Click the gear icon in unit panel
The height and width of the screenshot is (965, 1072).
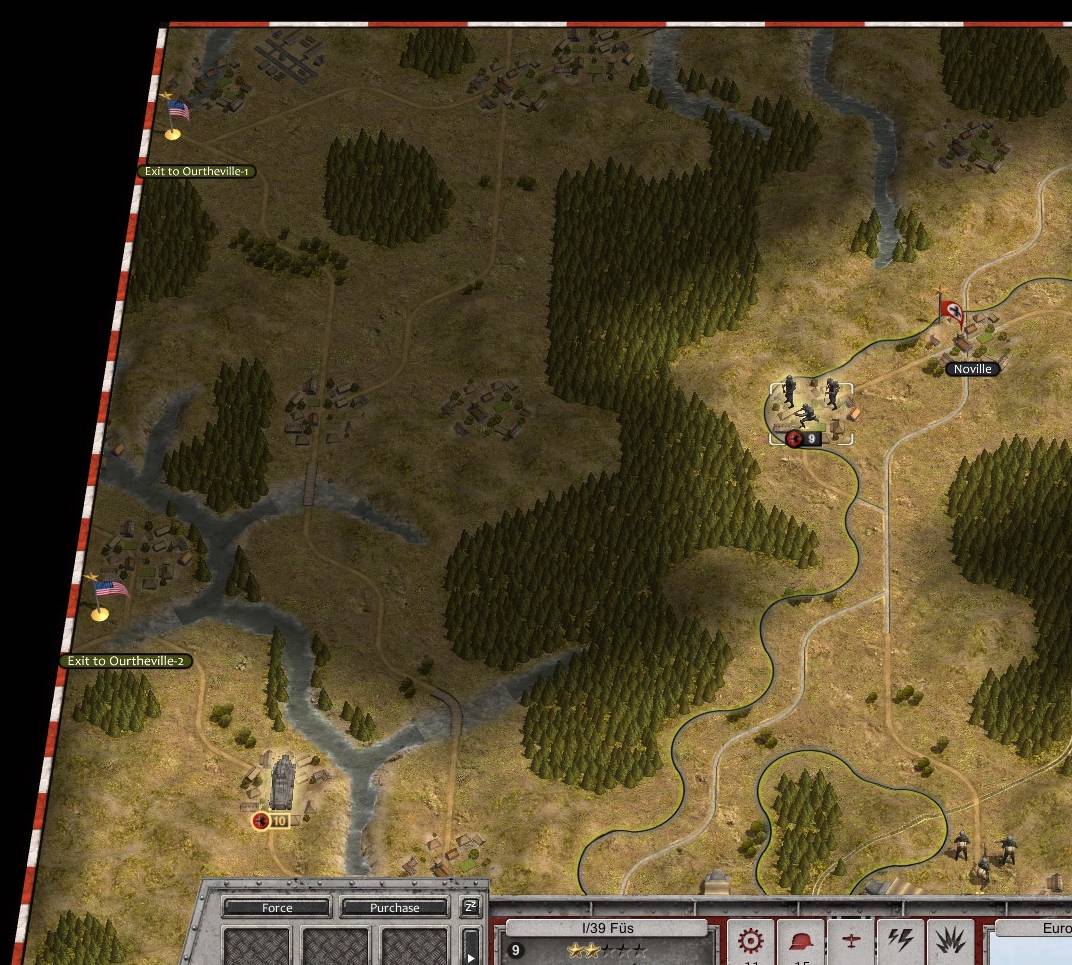click(x=750, y=942)
